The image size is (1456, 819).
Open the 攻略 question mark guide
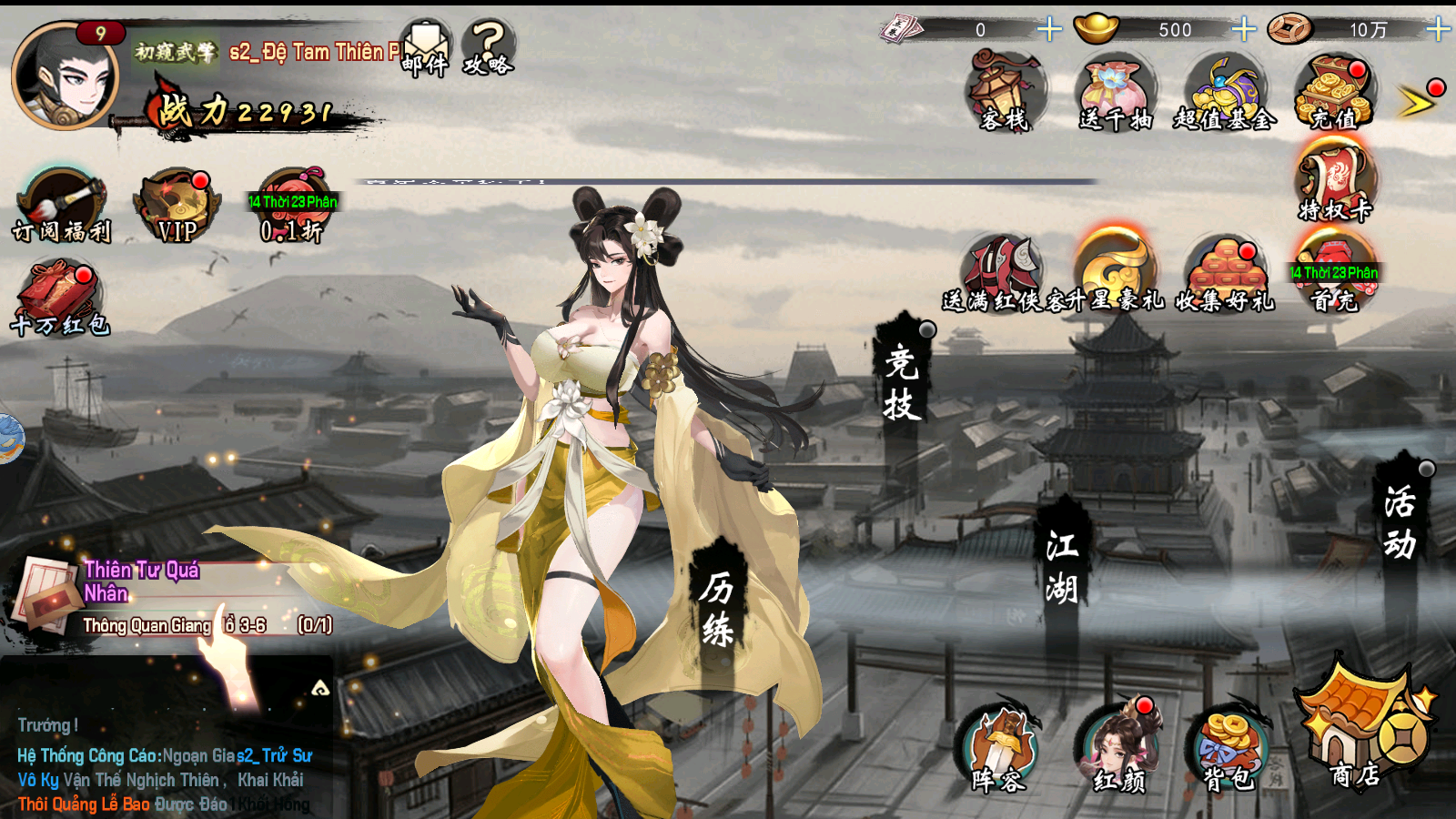(x=489, y=49)
